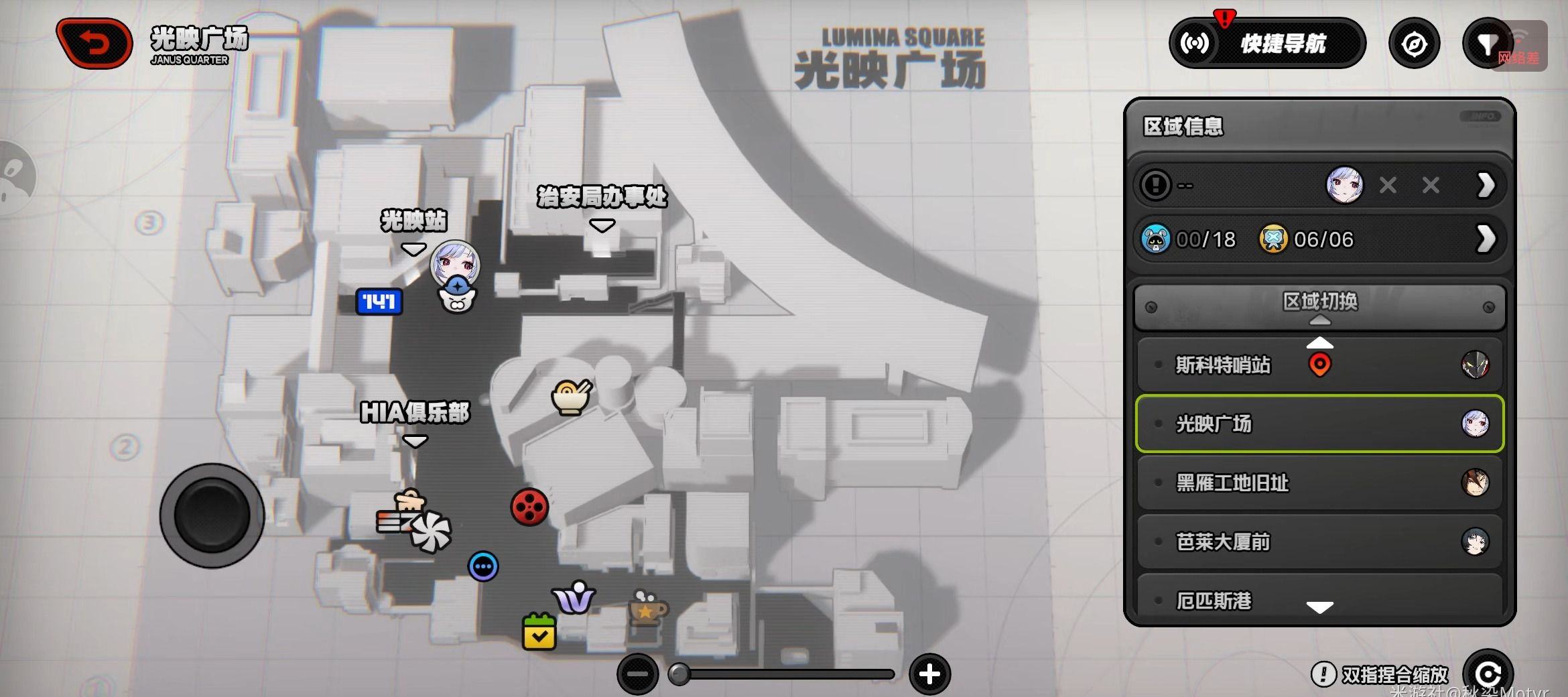This screenshot has height=697, width=1568.
Task: Select the 141 convenience store marker
Action: click(379, 302)
